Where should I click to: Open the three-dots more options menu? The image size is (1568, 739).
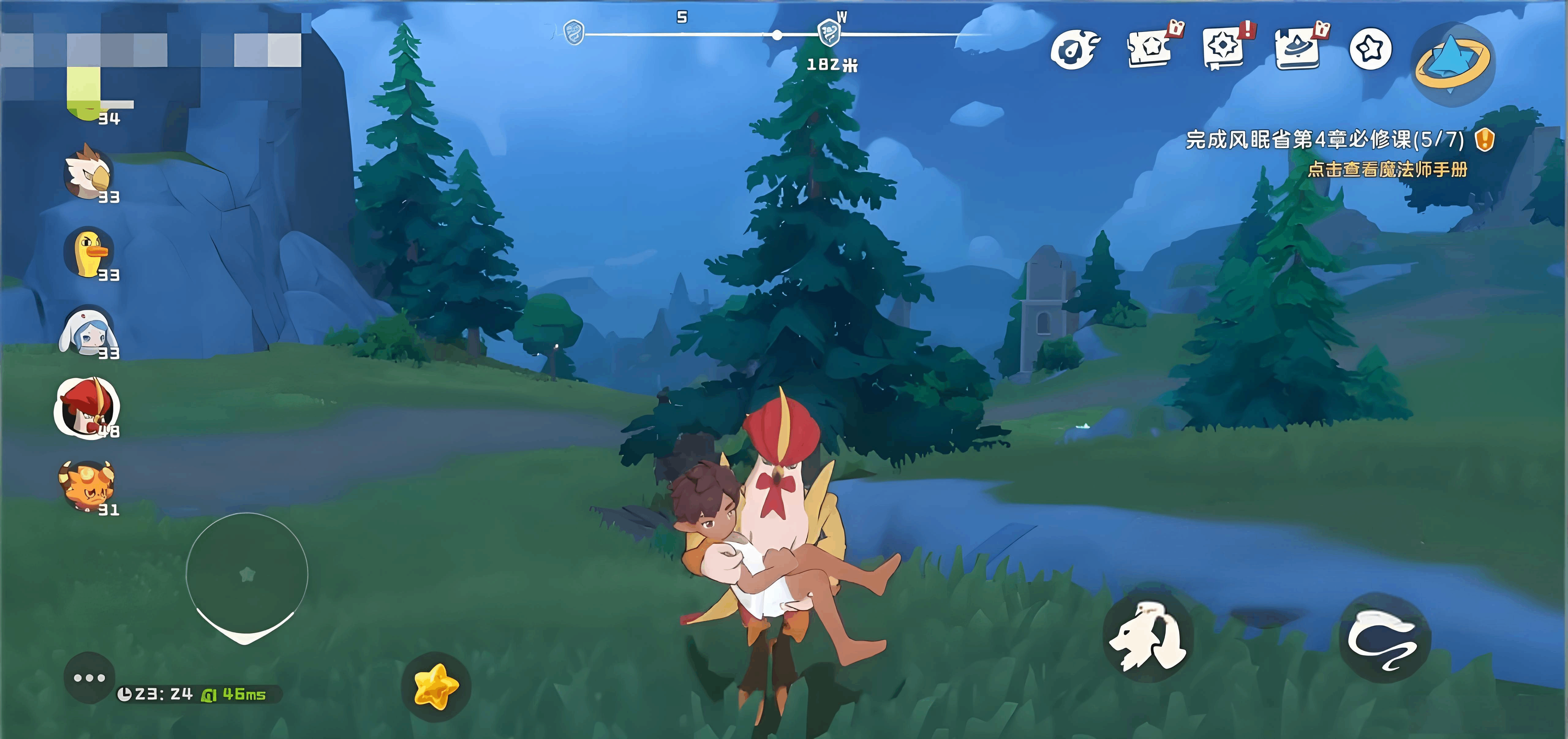pyautogui.click(x=89, y=677)
